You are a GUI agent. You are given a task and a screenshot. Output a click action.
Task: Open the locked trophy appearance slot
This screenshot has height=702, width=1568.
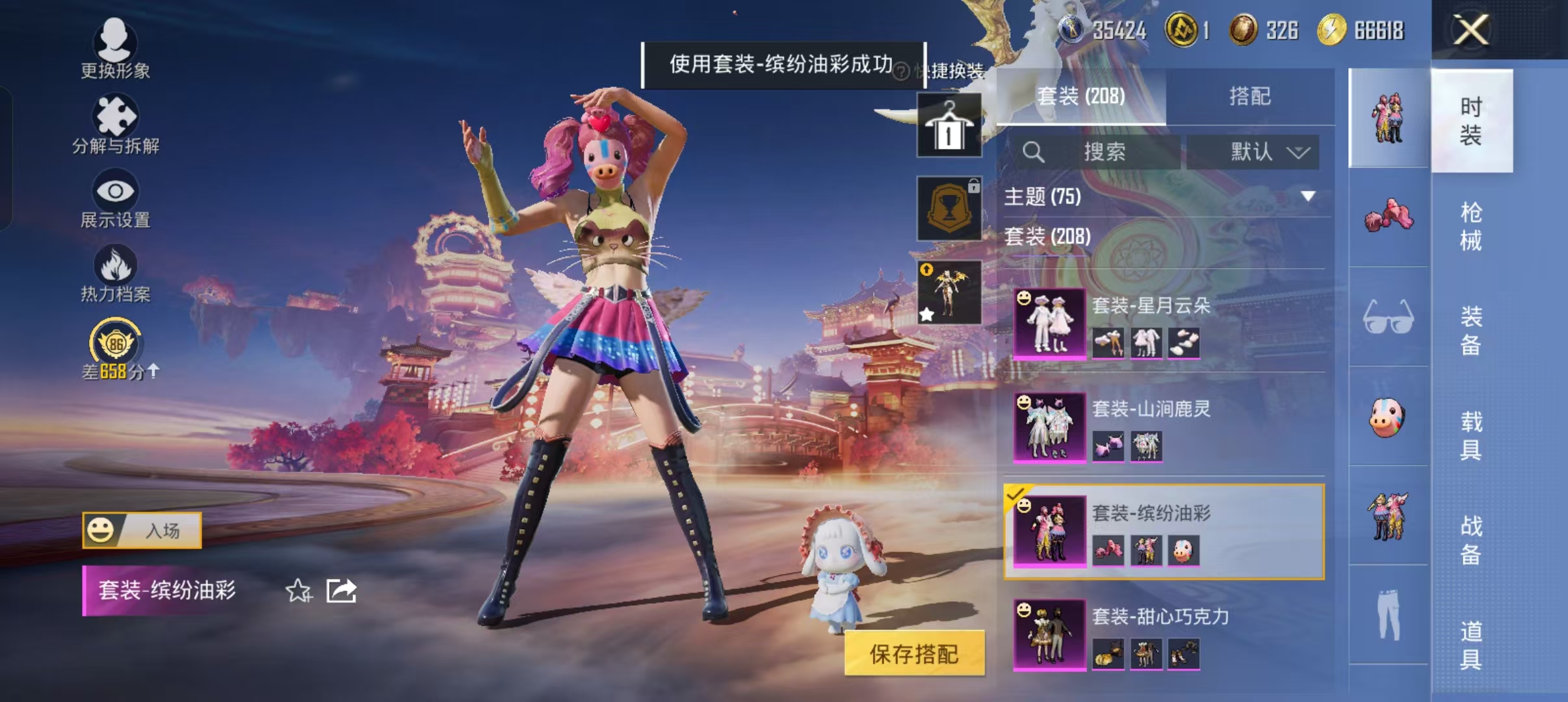(948, 209)
